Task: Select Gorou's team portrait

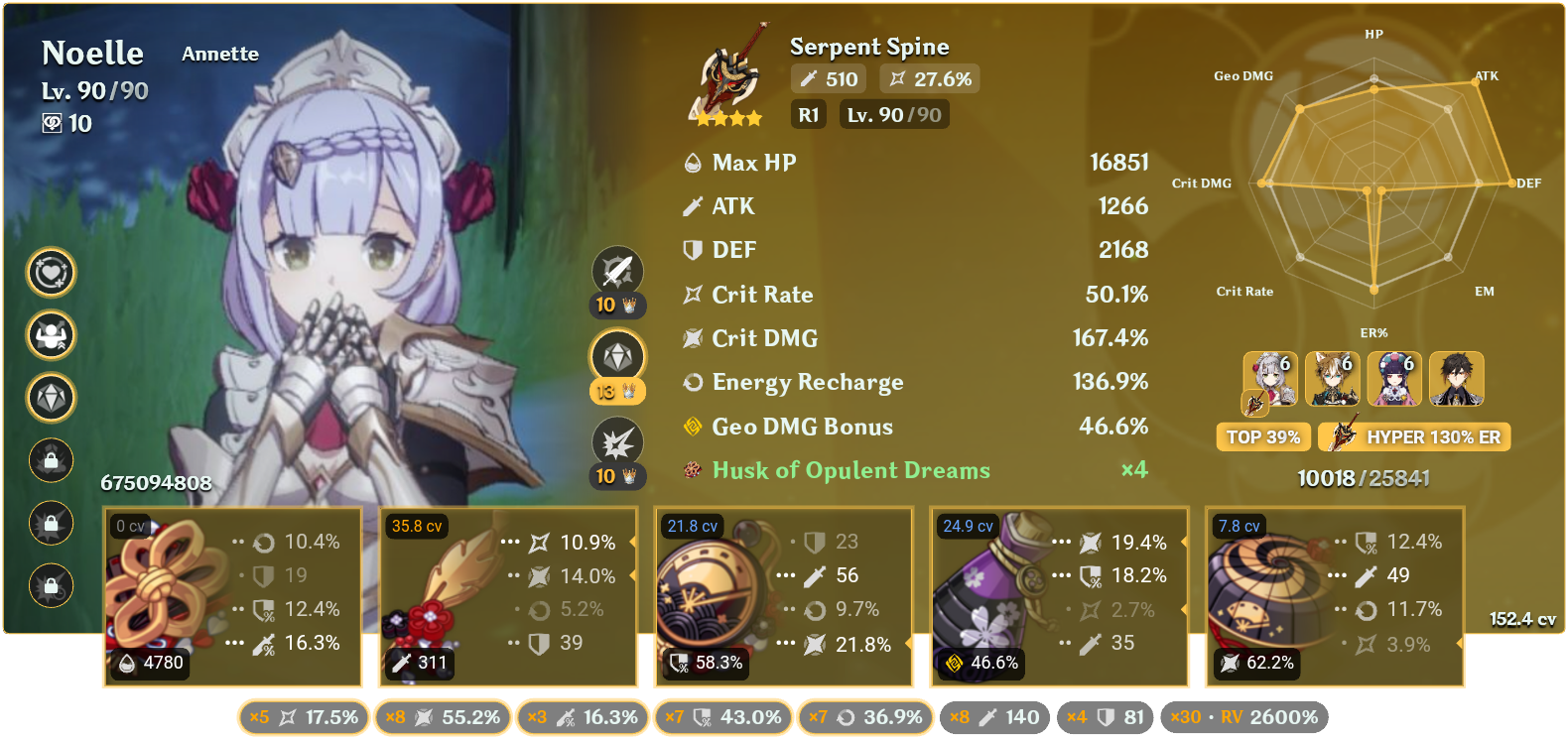Action: point(1332,379)
